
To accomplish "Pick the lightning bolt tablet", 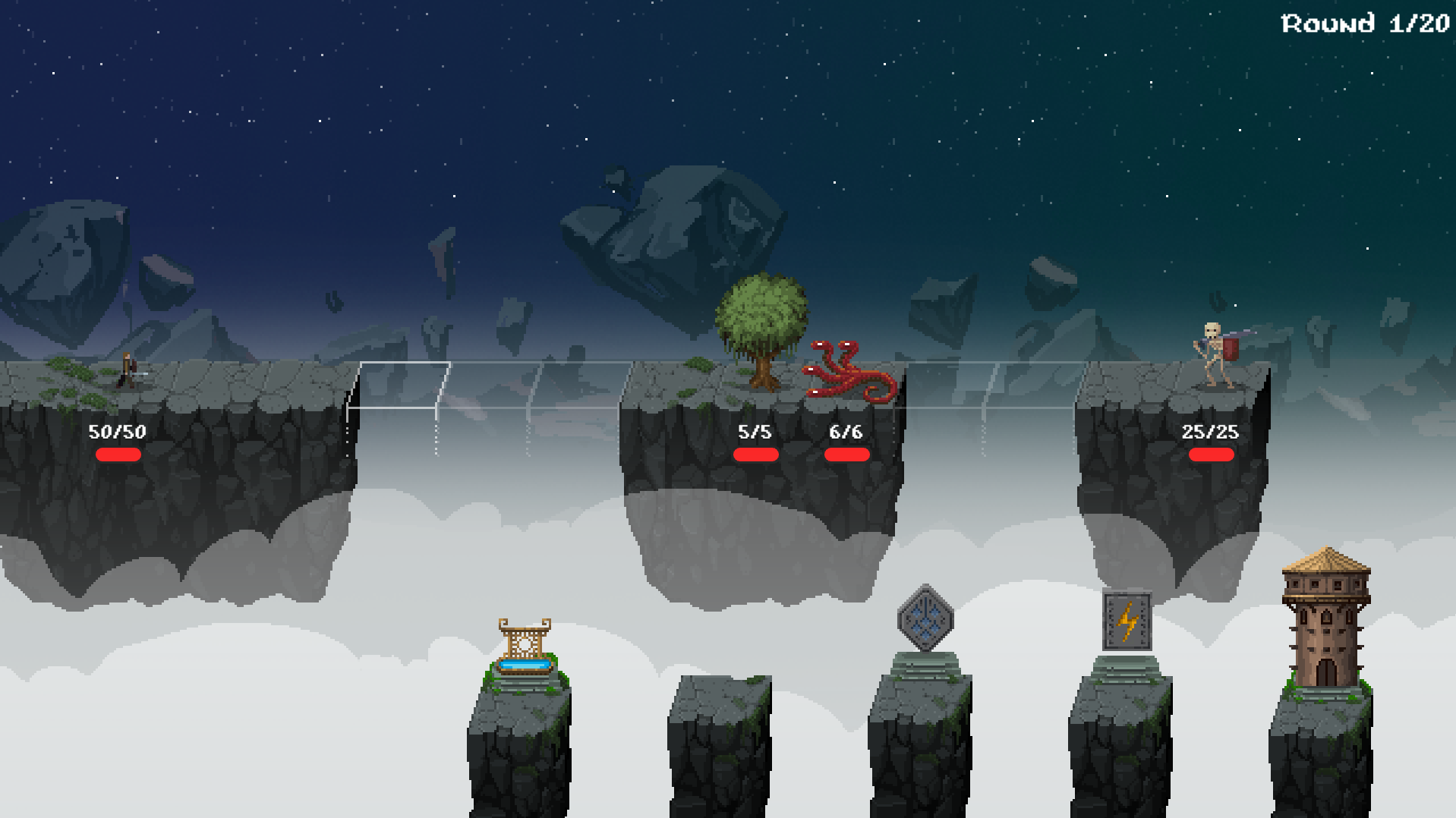I will click(x=1127, y=621).
